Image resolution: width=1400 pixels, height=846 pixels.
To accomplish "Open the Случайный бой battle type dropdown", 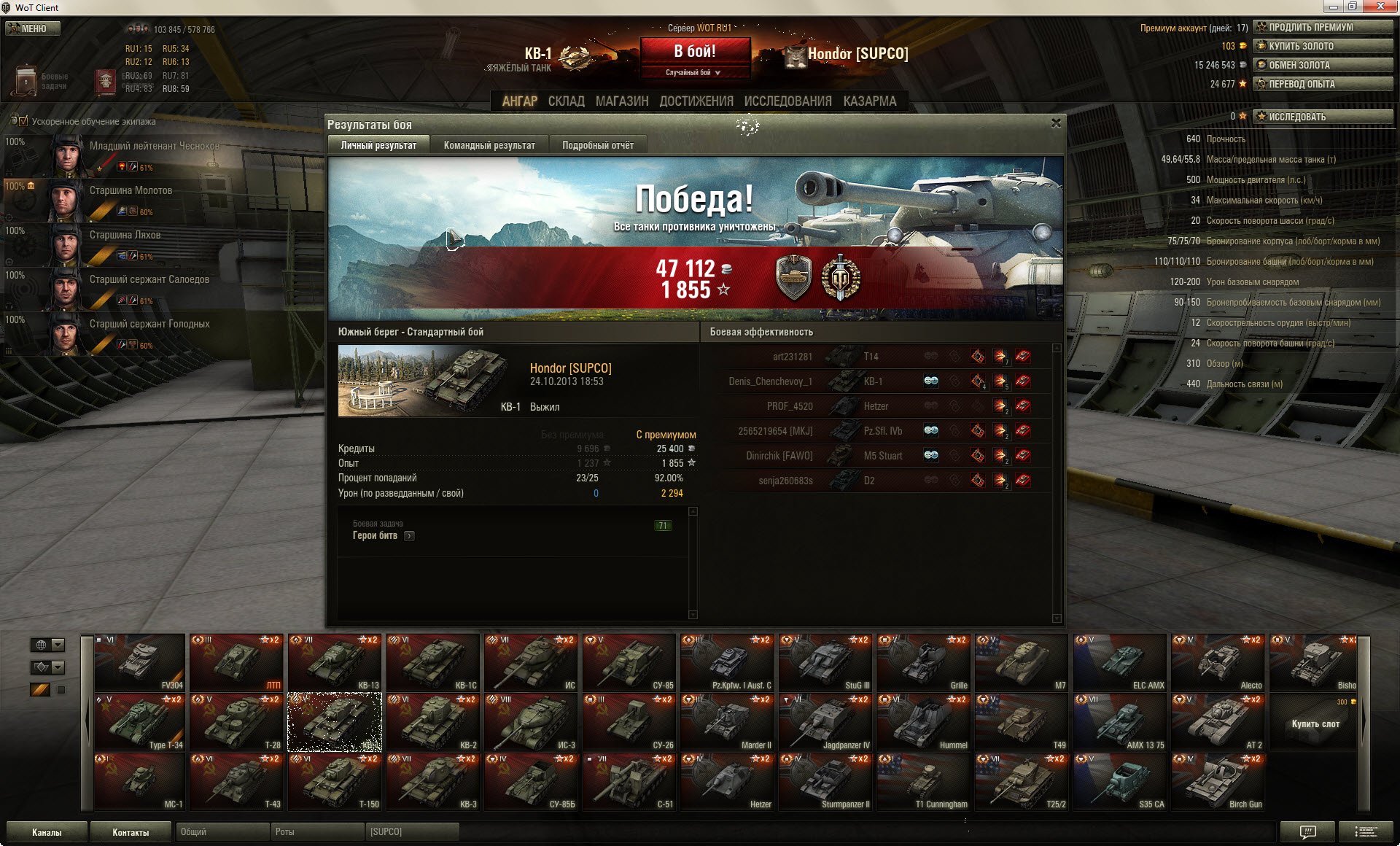I will [x=694, y=72].
